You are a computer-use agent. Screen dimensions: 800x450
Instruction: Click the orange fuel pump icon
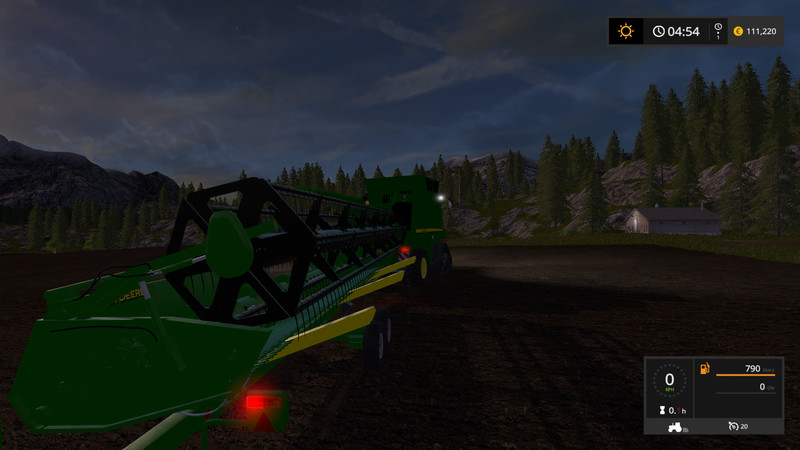(706, 370)
